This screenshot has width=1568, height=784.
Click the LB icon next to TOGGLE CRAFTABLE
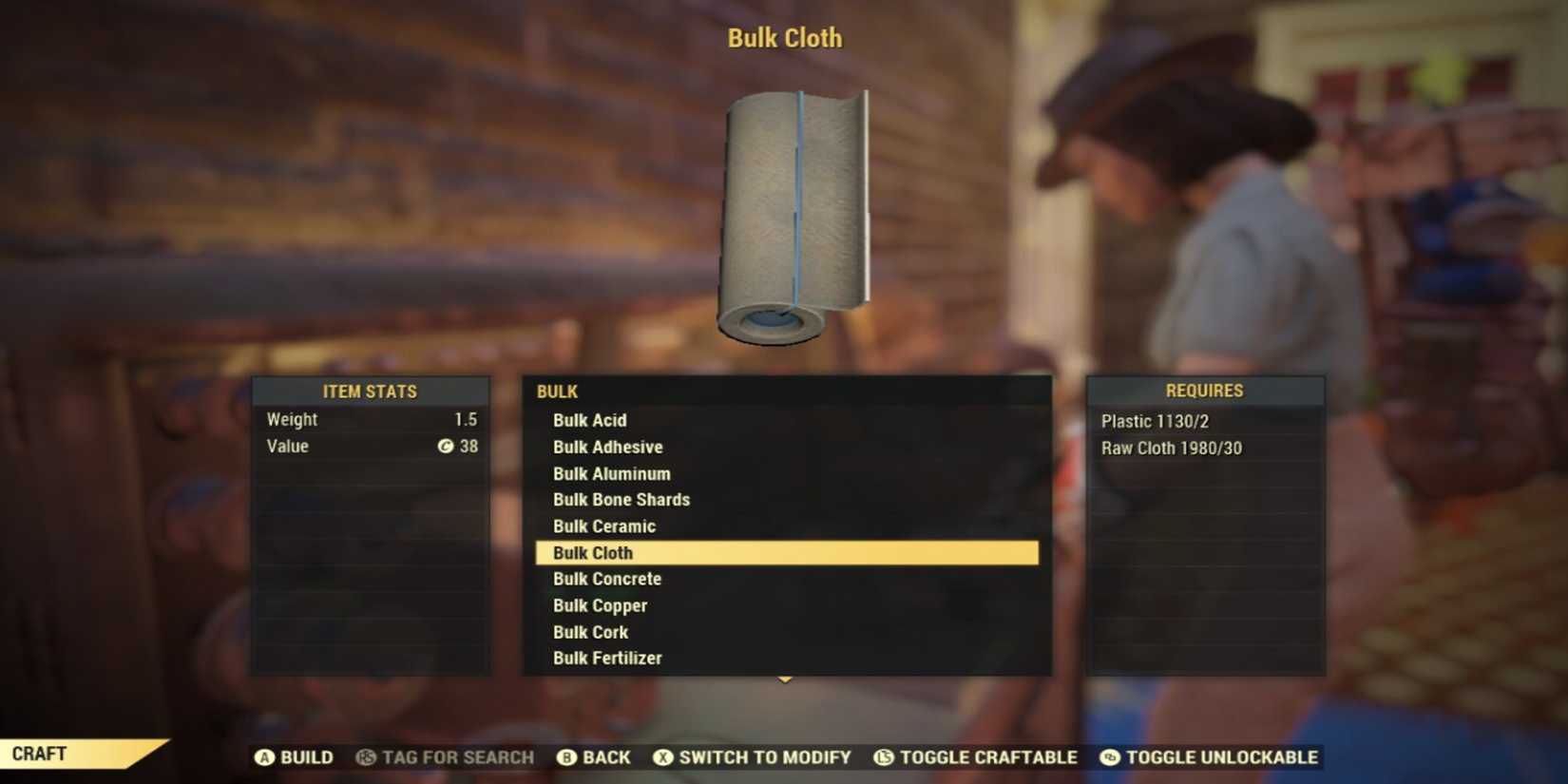pos(885,757)
